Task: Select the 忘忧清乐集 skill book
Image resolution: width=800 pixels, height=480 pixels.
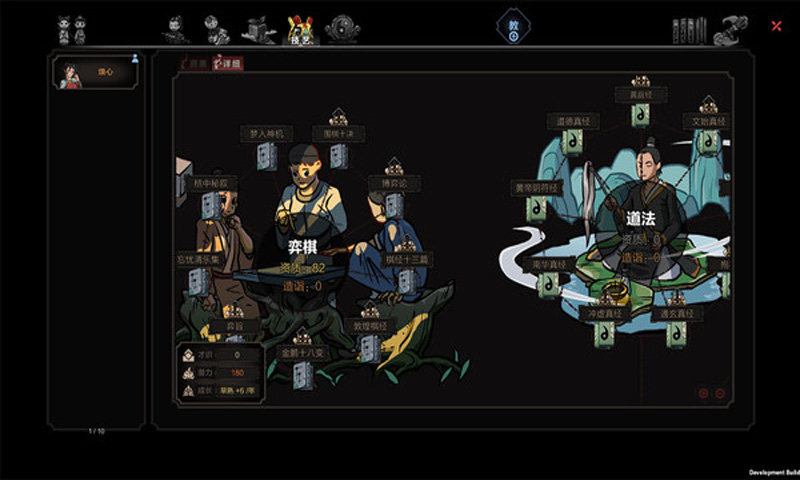Action: [x=200, y=280]
